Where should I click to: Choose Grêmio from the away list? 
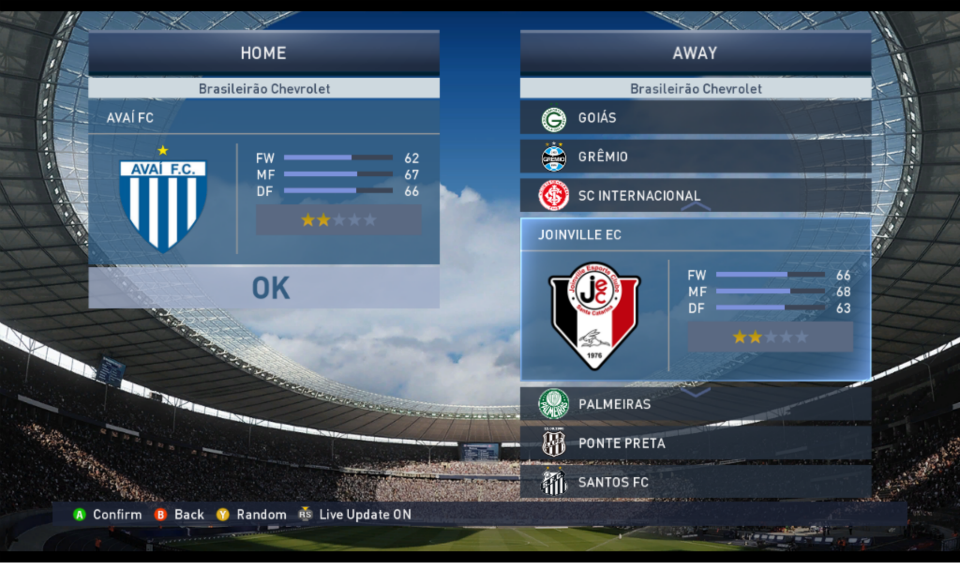tap(695, 157)
